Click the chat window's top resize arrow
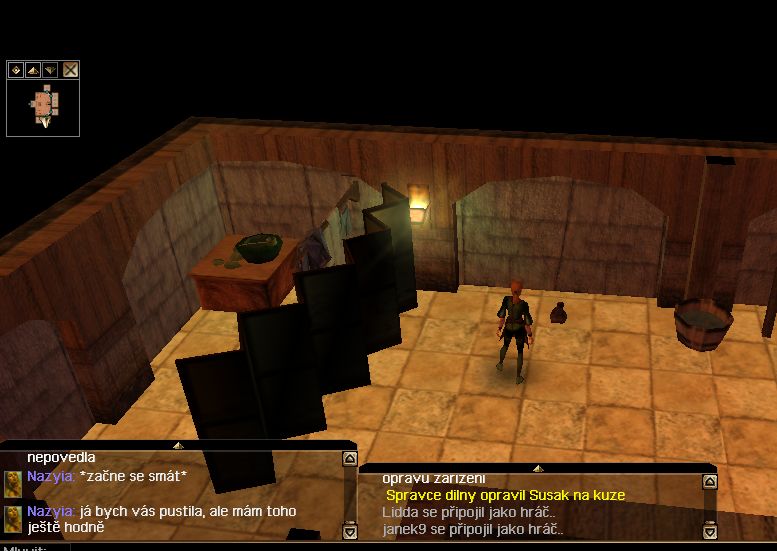Image resolution: width=777 pixels, height=551 pixels. point(178,445)
